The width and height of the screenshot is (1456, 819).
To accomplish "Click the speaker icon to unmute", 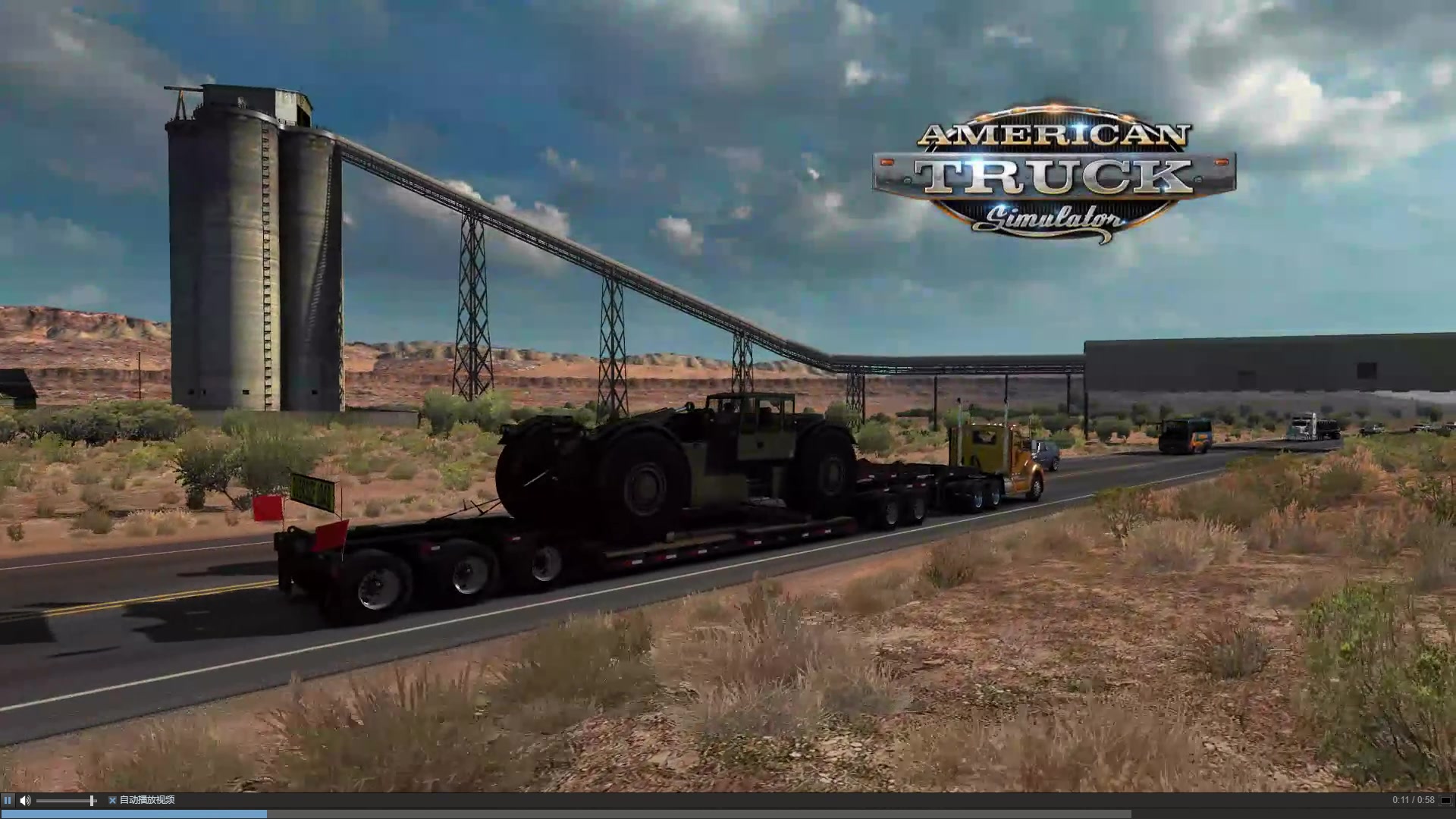I will pos(25,800).
